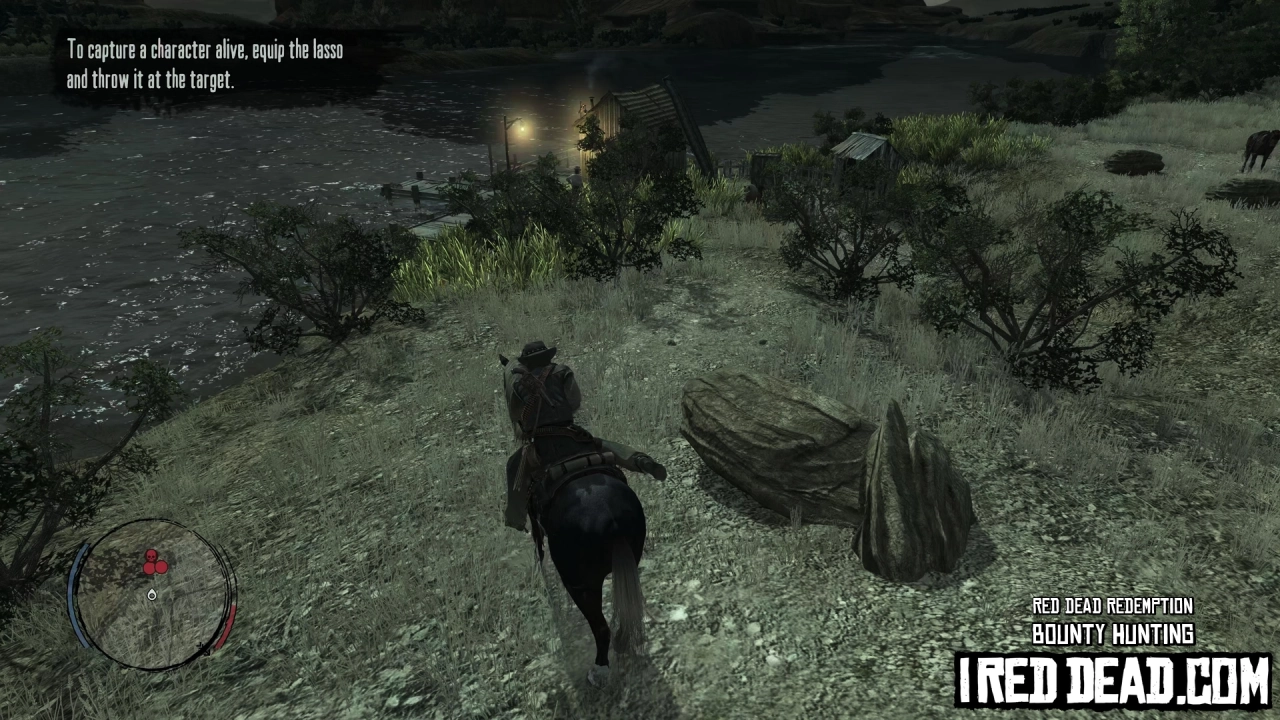Screen dimensions: 1280x720
Task: Click the left red enemy blip on the minimap
Action: [149, 568]
